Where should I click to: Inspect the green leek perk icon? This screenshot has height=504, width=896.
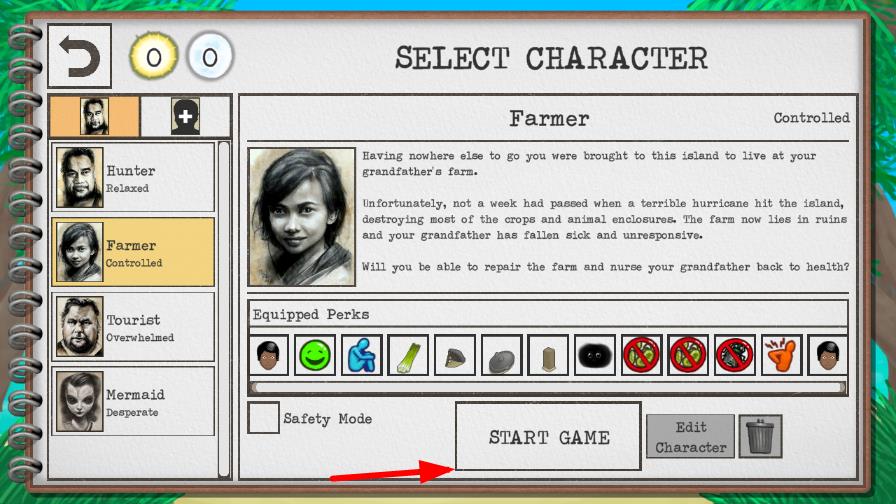[x=408, y=355]
